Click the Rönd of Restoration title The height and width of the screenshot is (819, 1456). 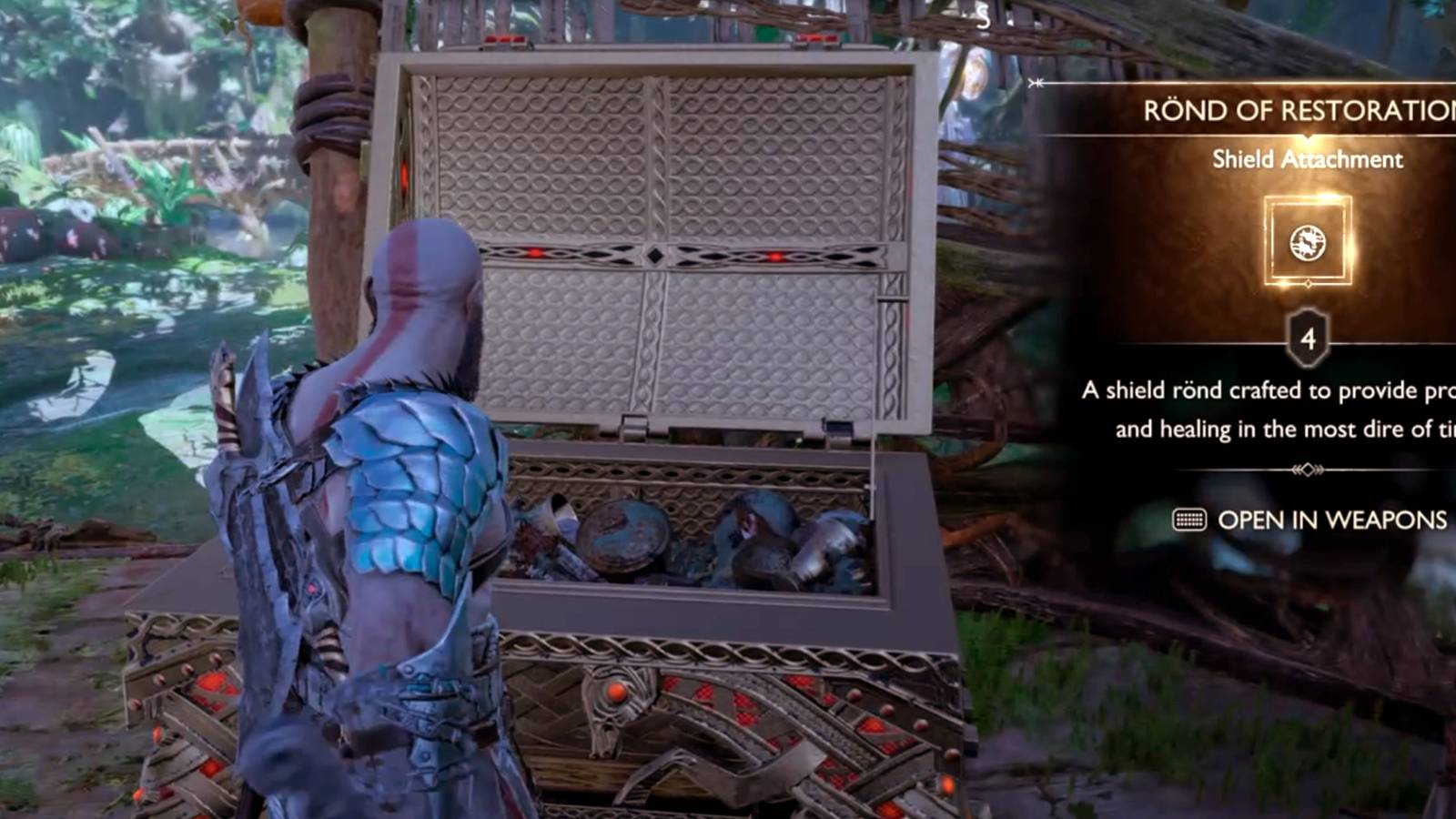tap(1292, 109)
